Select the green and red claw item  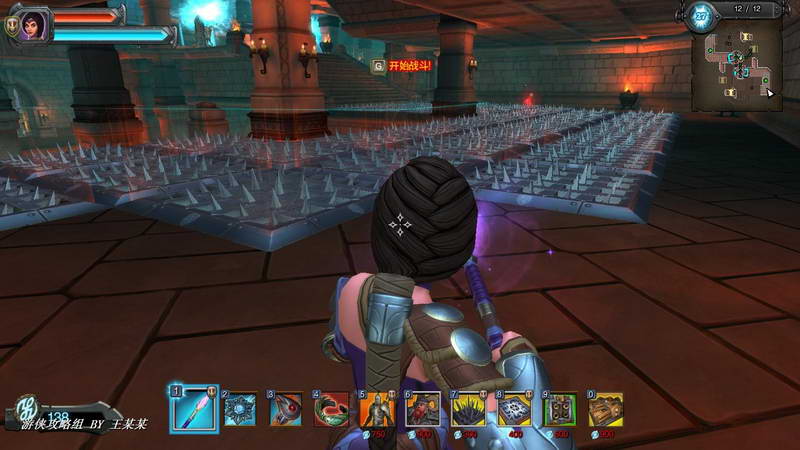[x=332, y=409]
